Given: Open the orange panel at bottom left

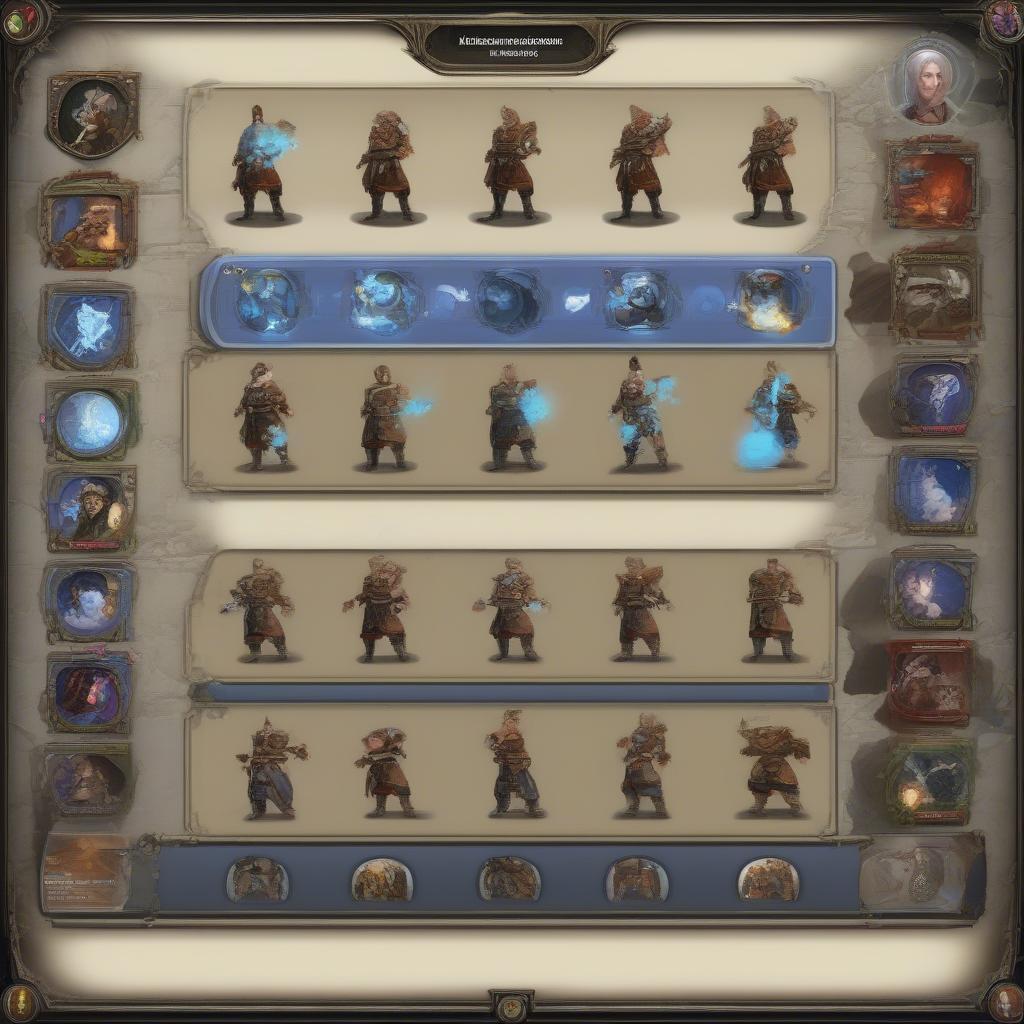Looking at the screenshot, I should pyautogui.click(x=86, y=872).
